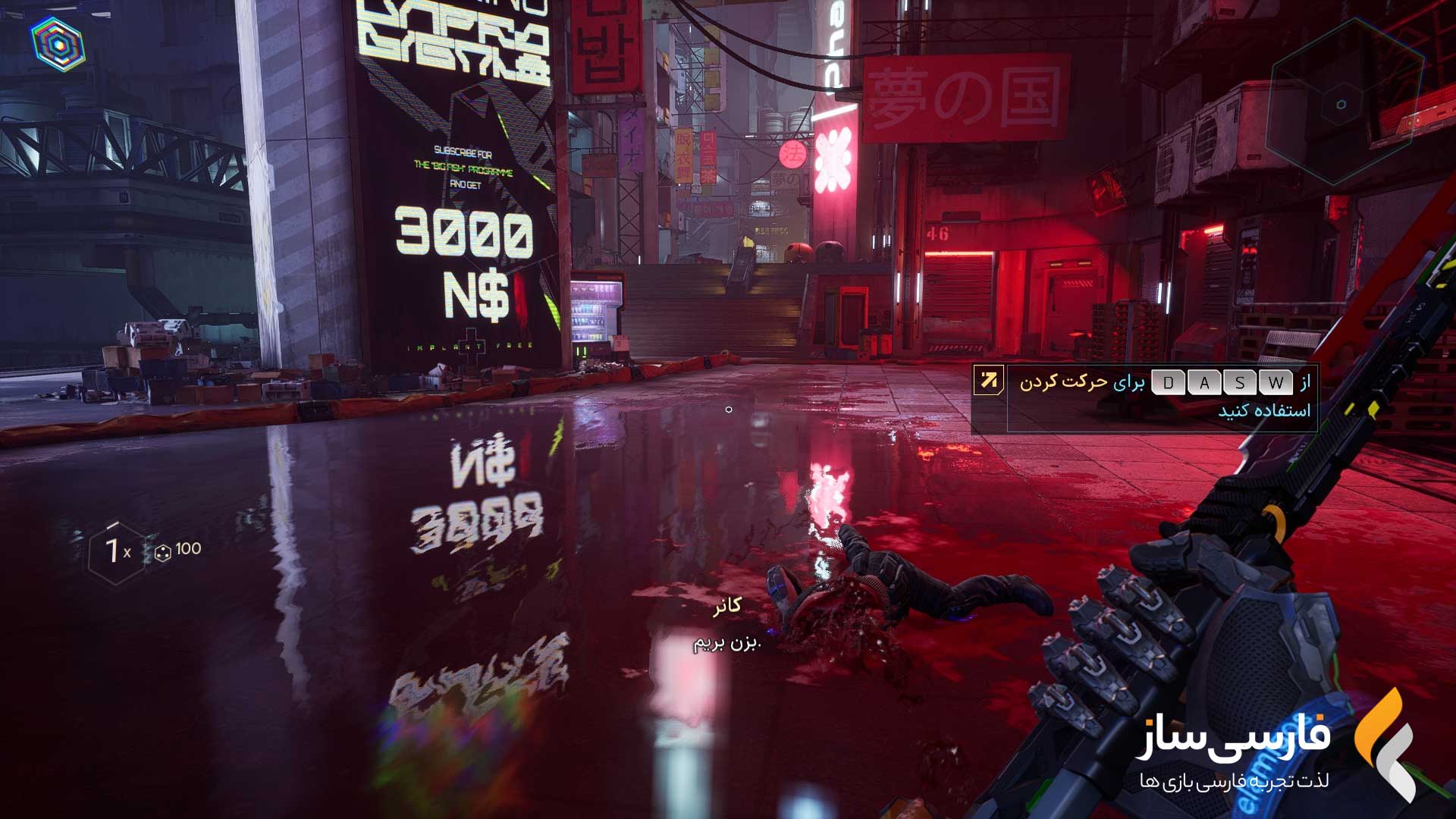Open the orange Farsi-saz watermark logo
1456x819 pixels.
(x=1385, y=745)
